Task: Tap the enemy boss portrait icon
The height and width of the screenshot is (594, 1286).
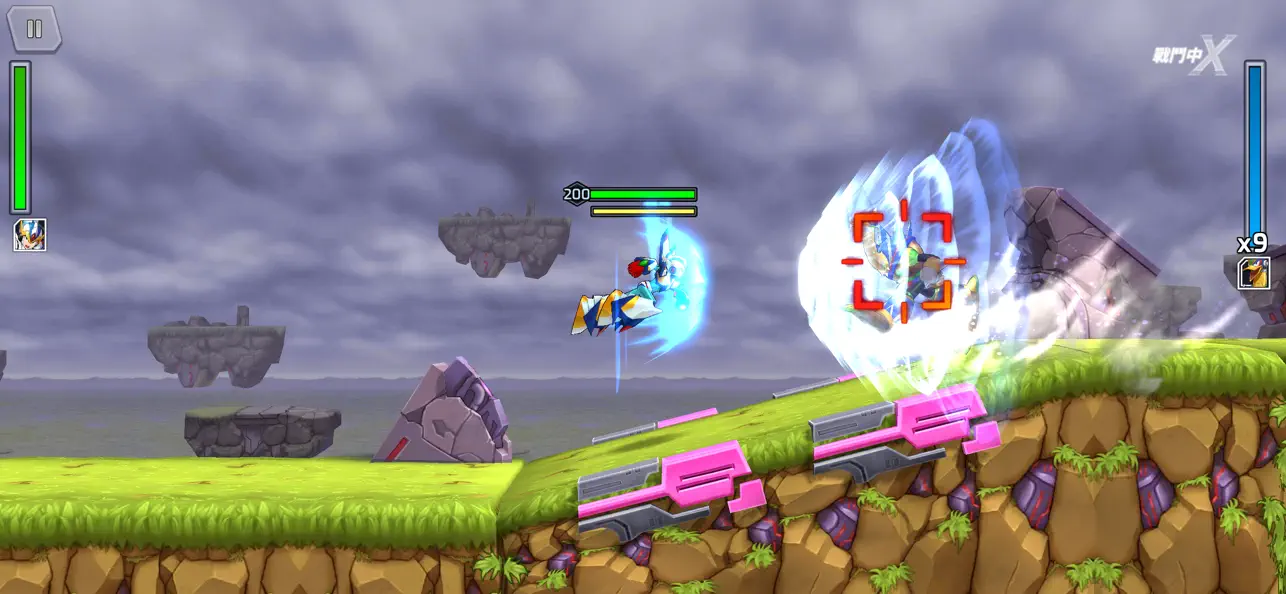Action: [1253, 273]
